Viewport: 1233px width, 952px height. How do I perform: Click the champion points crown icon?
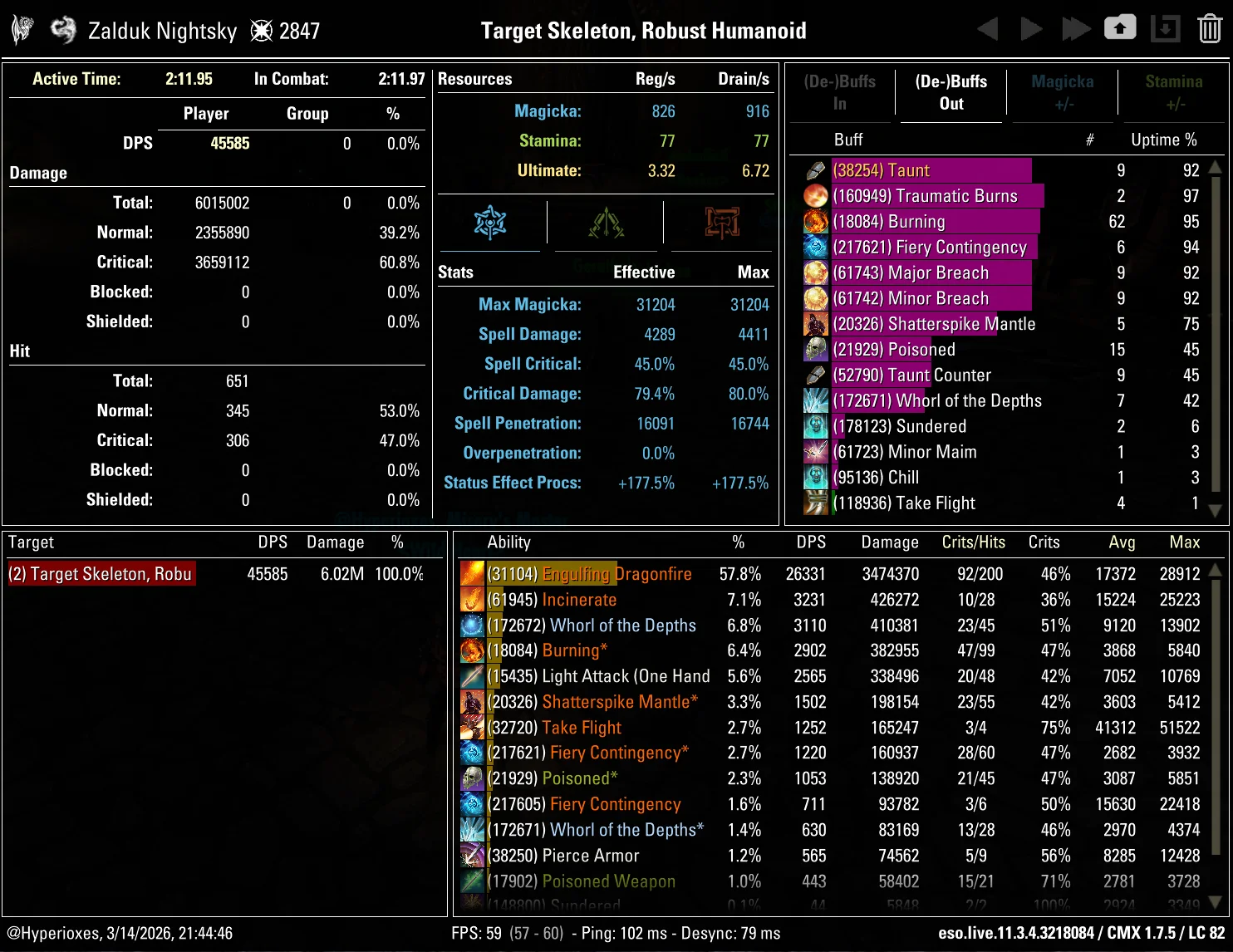(261, 31)
